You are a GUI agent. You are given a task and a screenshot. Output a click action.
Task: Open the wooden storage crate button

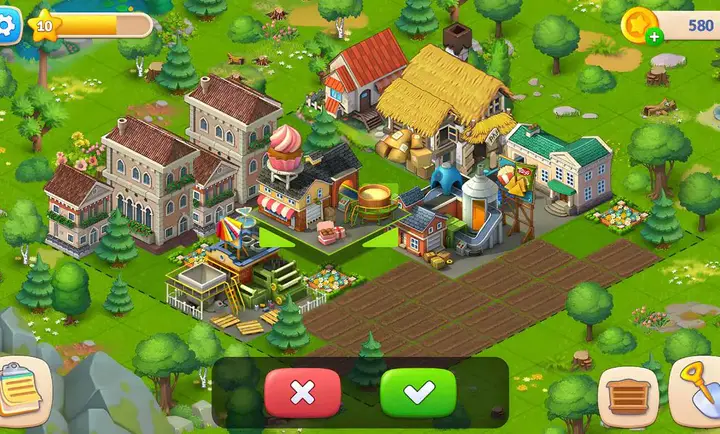pyautogui.click(x=627, y=396)
